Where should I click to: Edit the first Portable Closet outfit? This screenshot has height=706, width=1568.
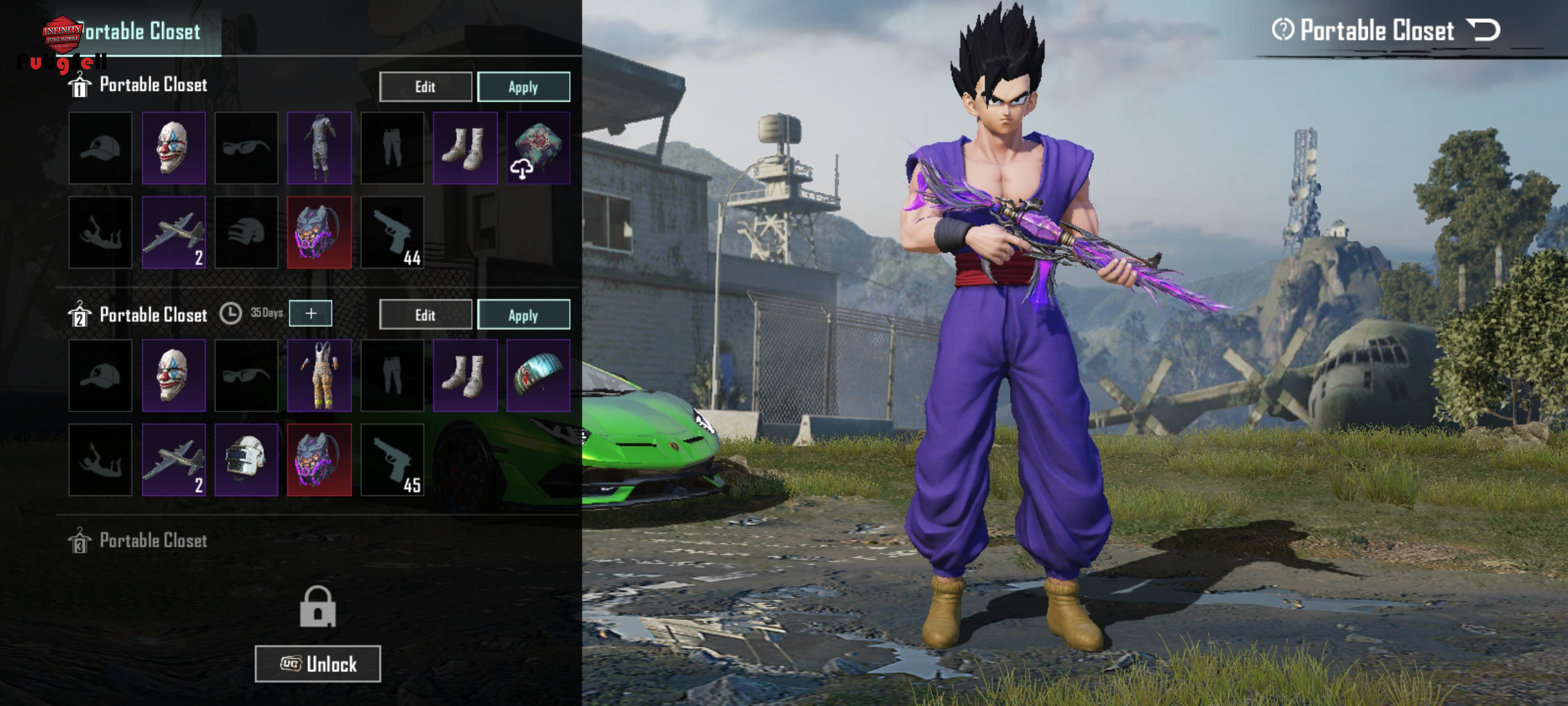point(425,87)
